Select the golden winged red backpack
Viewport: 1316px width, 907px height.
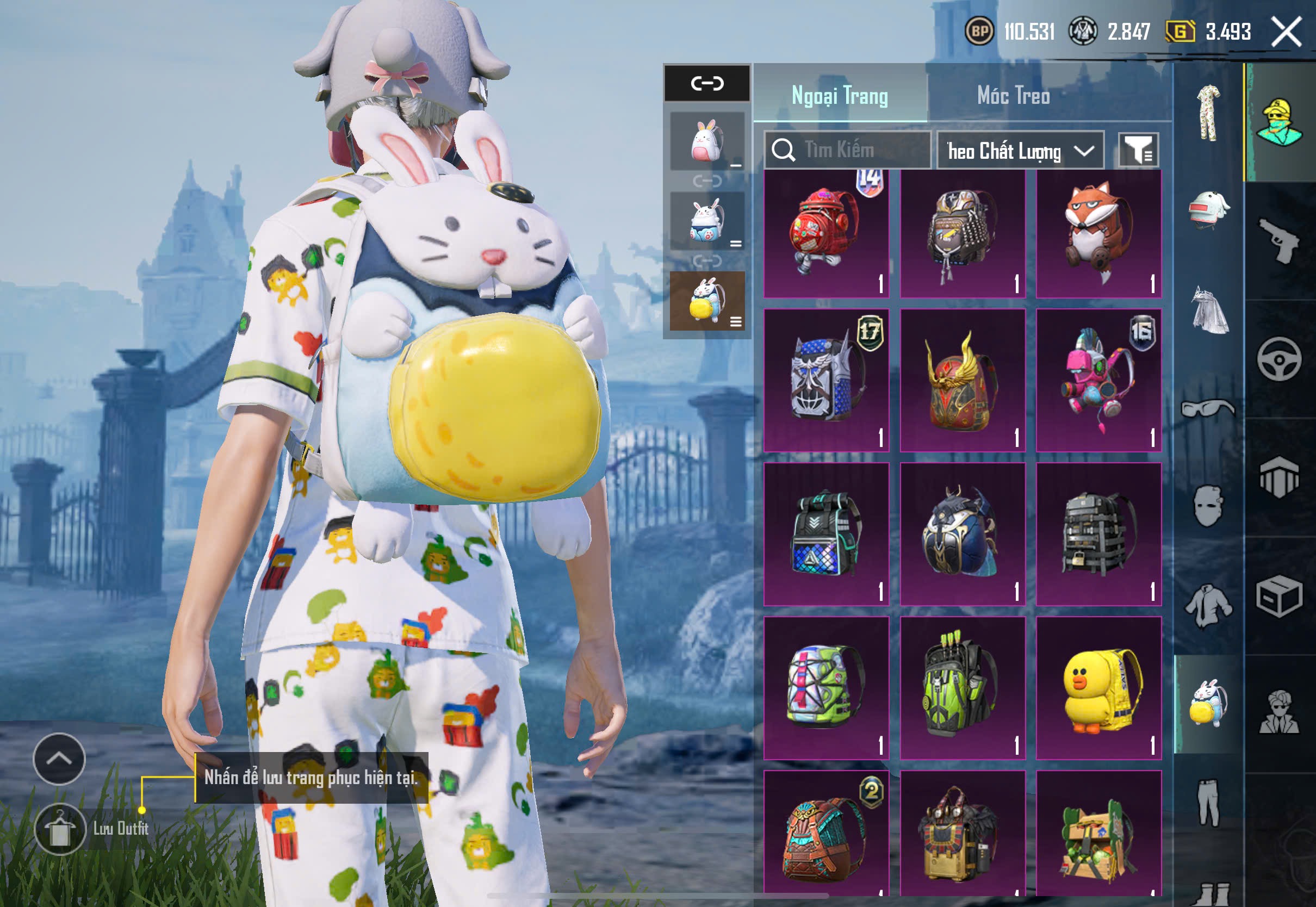click(x=962, y=380)
